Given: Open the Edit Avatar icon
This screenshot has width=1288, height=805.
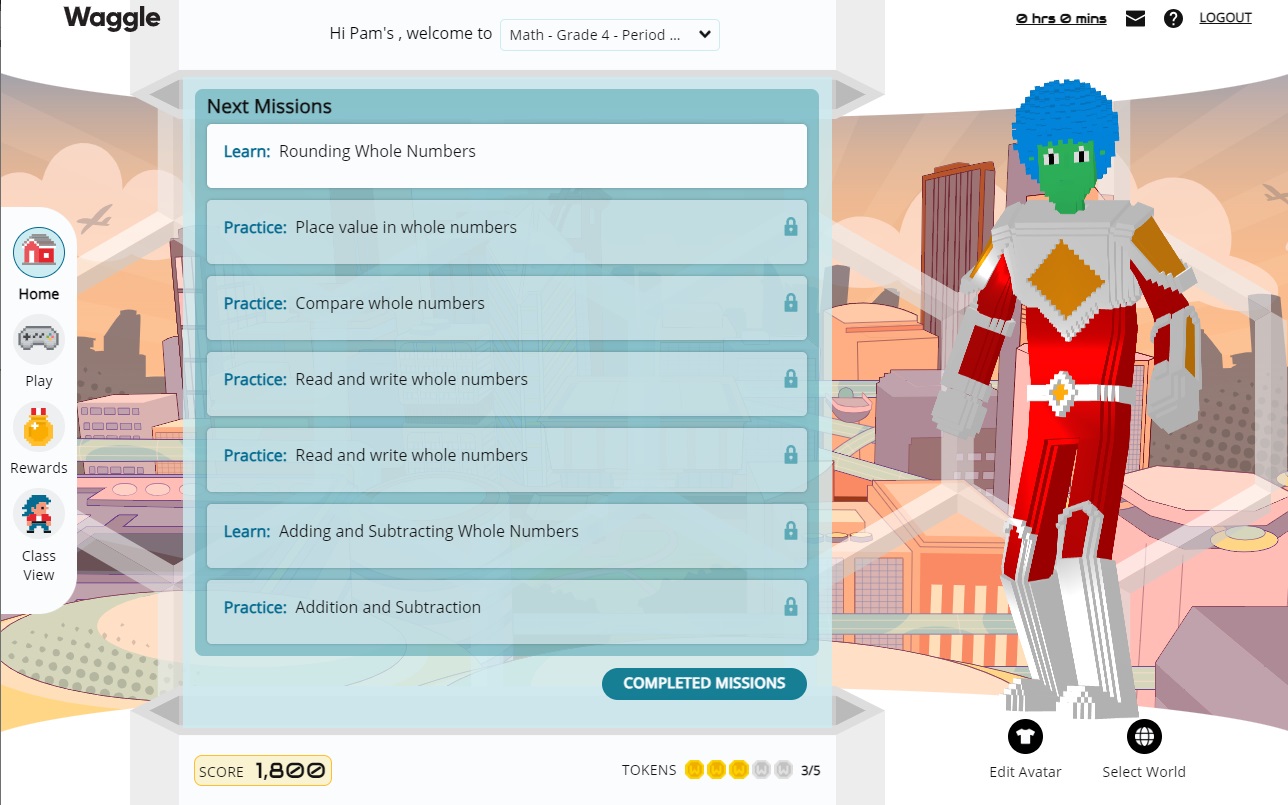Looking at the screenshot, I should [1024, 736].
